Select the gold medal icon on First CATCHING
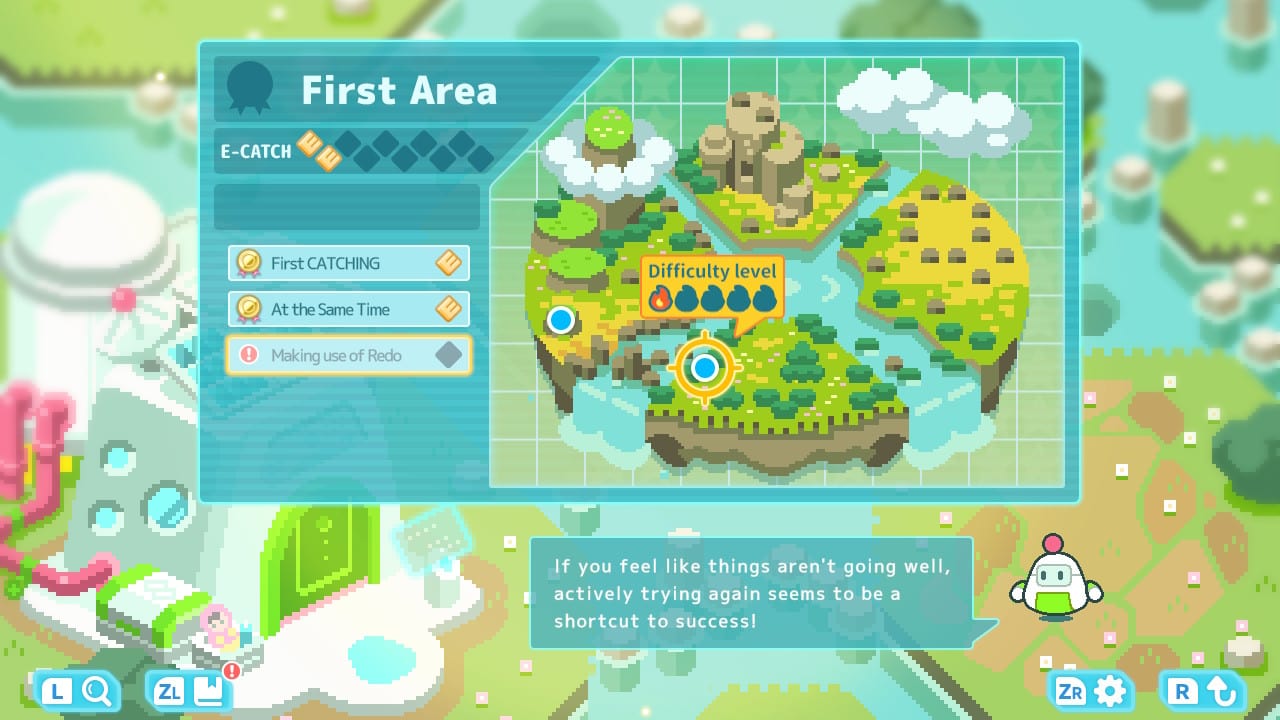 point(250,263)
